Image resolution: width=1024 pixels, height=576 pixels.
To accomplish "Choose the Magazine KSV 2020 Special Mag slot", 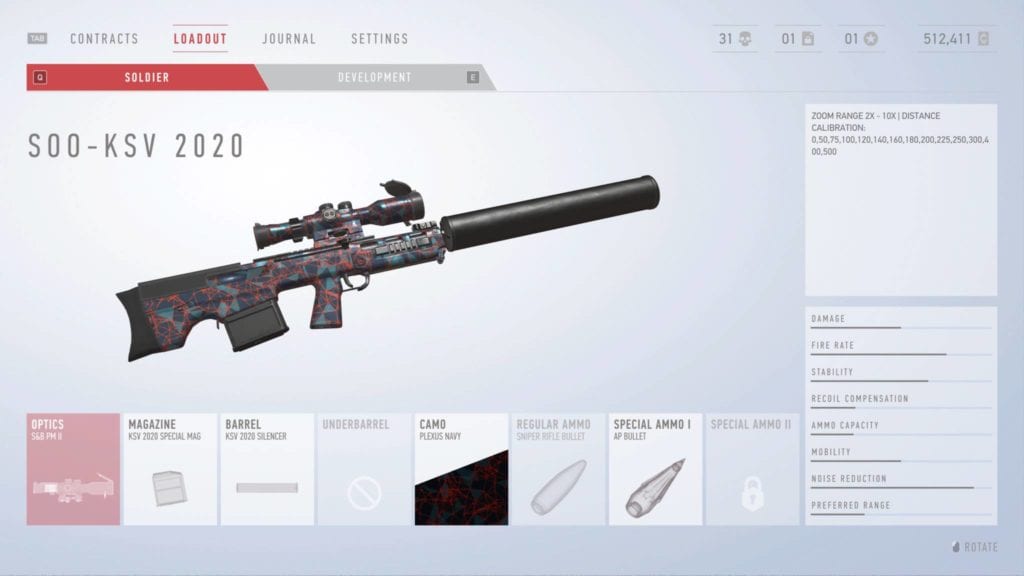I will click(x=170, y=469).
